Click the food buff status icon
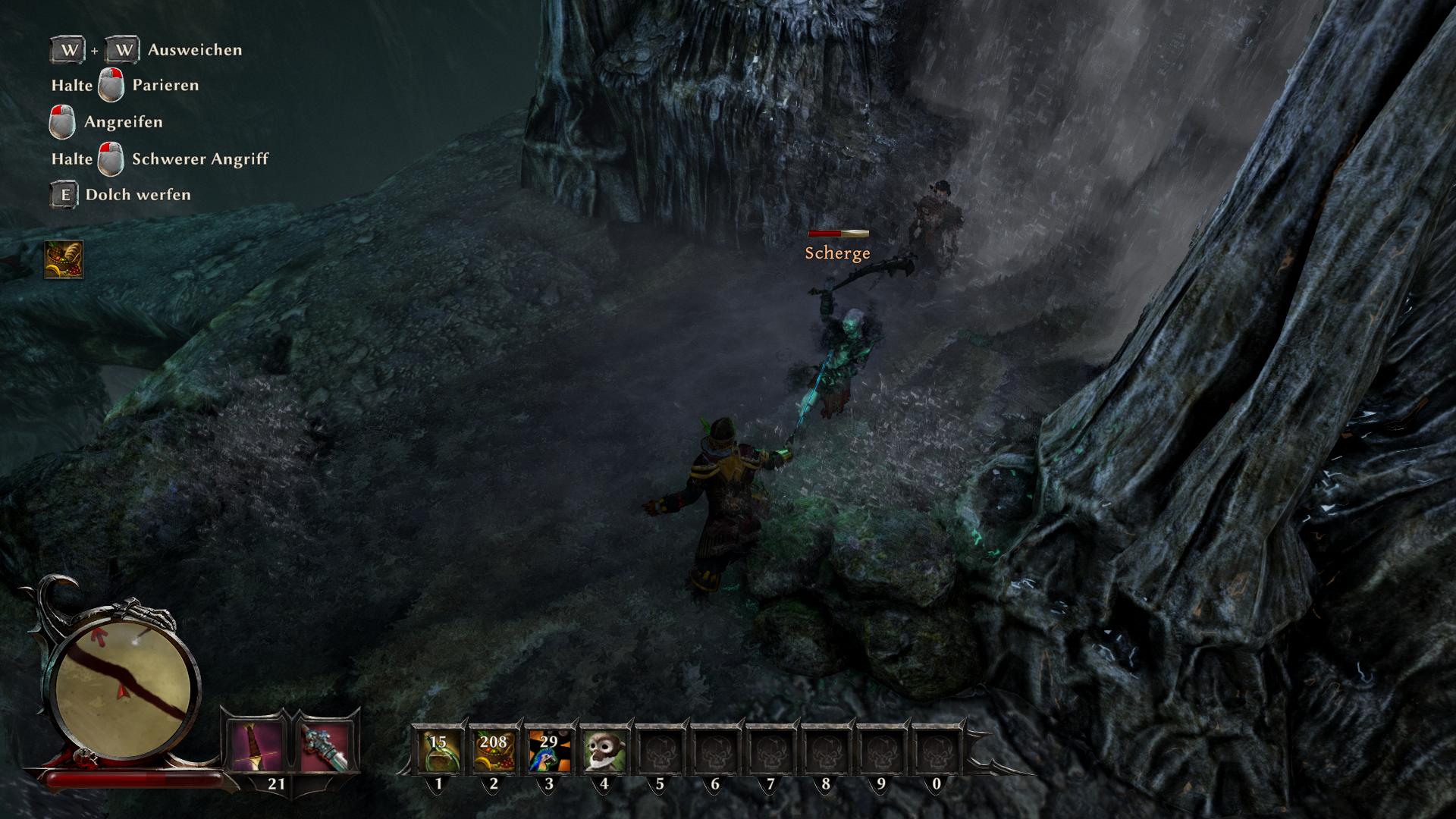The width and height of the screenshot is (1456, 819). click(64, 259)
